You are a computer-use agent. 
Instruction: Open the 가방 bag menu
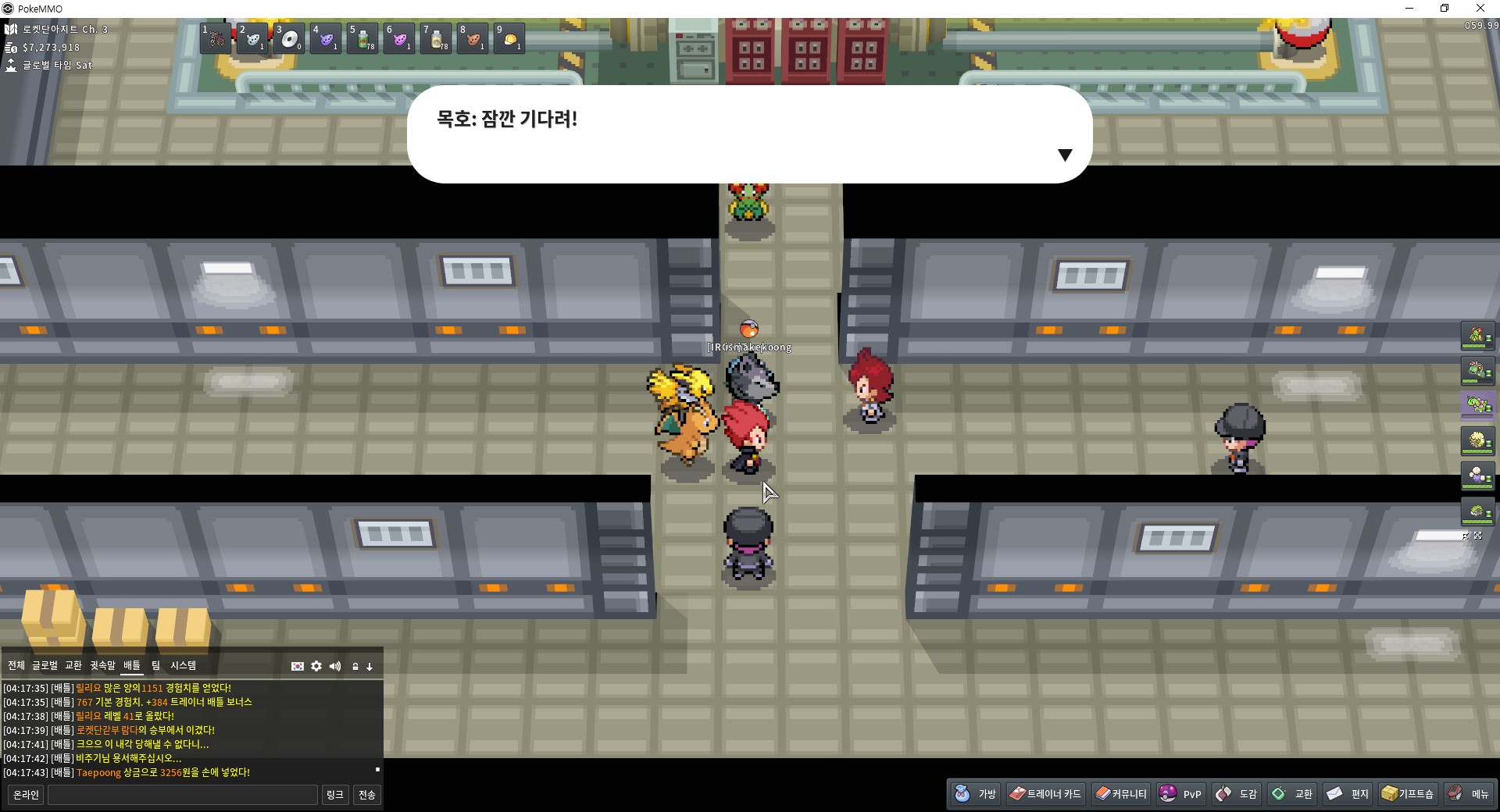(976, 793)
